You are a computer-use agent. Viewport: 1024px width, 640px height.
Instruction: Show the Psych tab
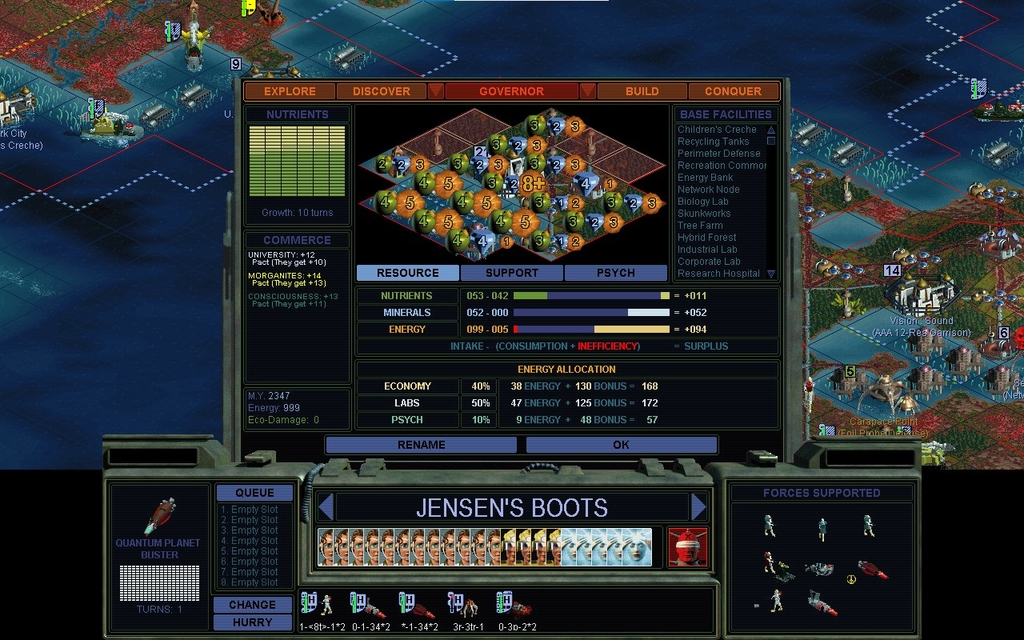(615, 273)
